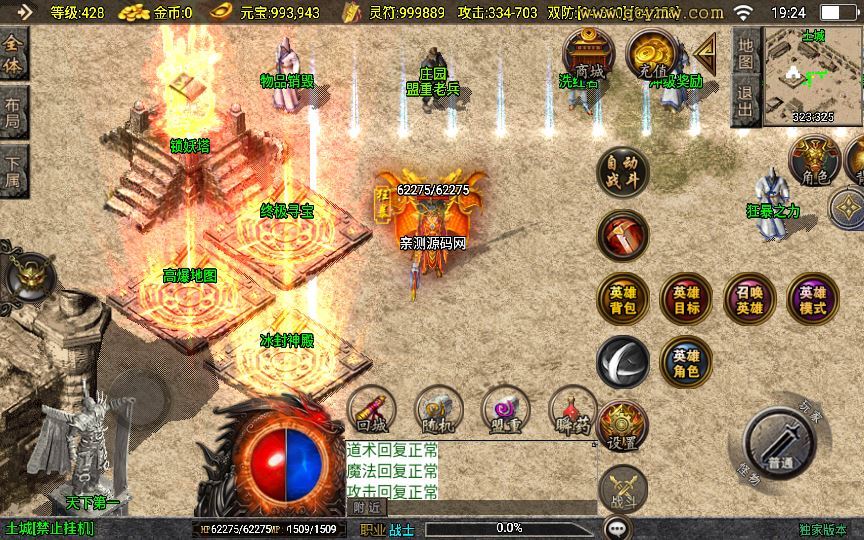
Task: Switch 英雄模式 hero mode
Action: pyautogui.click(x=813, y=299)
